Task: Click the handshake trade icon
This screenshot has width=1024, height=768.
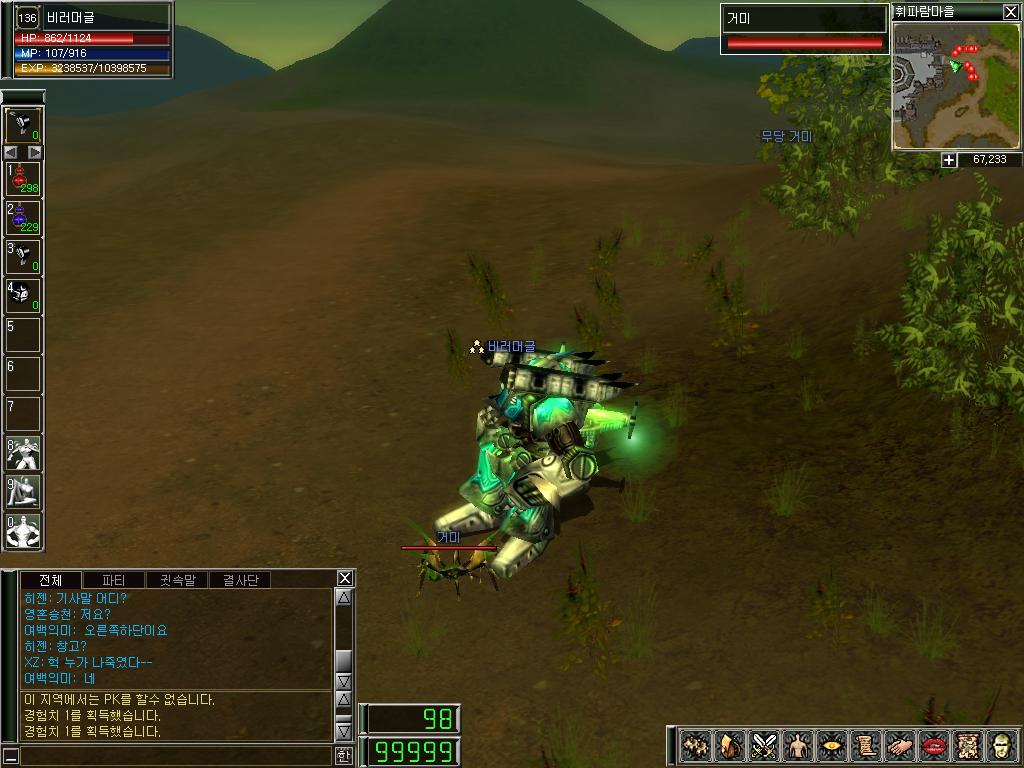Action: 900,745
